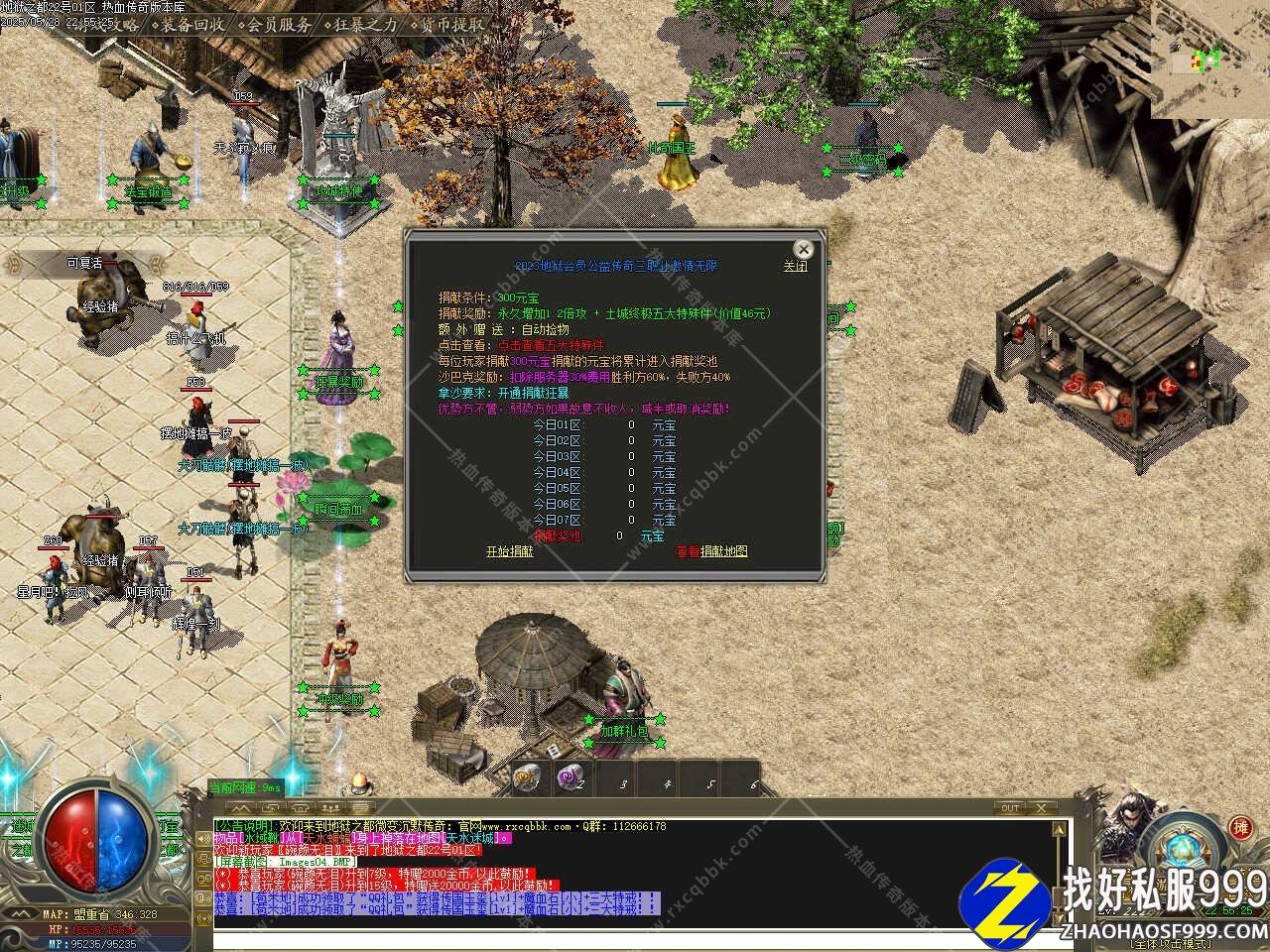Screen dimensions: 1270x952
Task: Open the 货币提取 currency withdrawal menu
Action: 452,25
